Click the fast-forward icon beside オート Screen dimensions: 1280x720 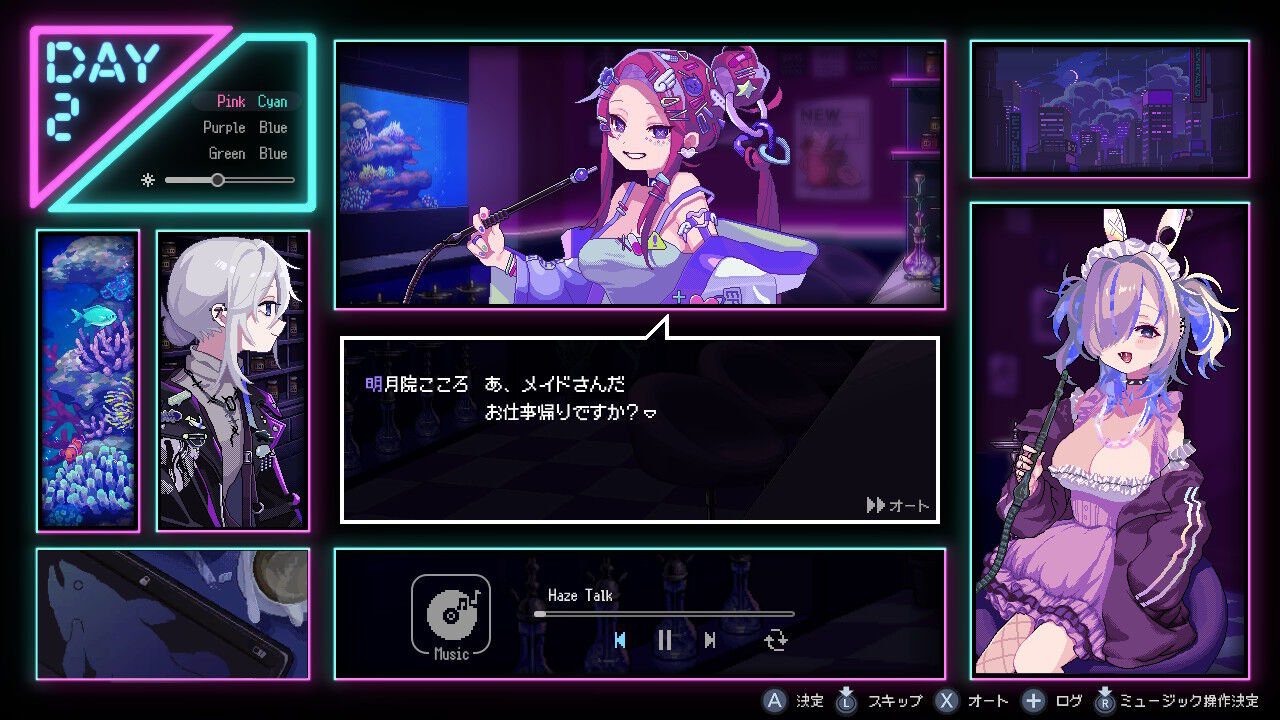pyautogui.click(x=875, y=506)
